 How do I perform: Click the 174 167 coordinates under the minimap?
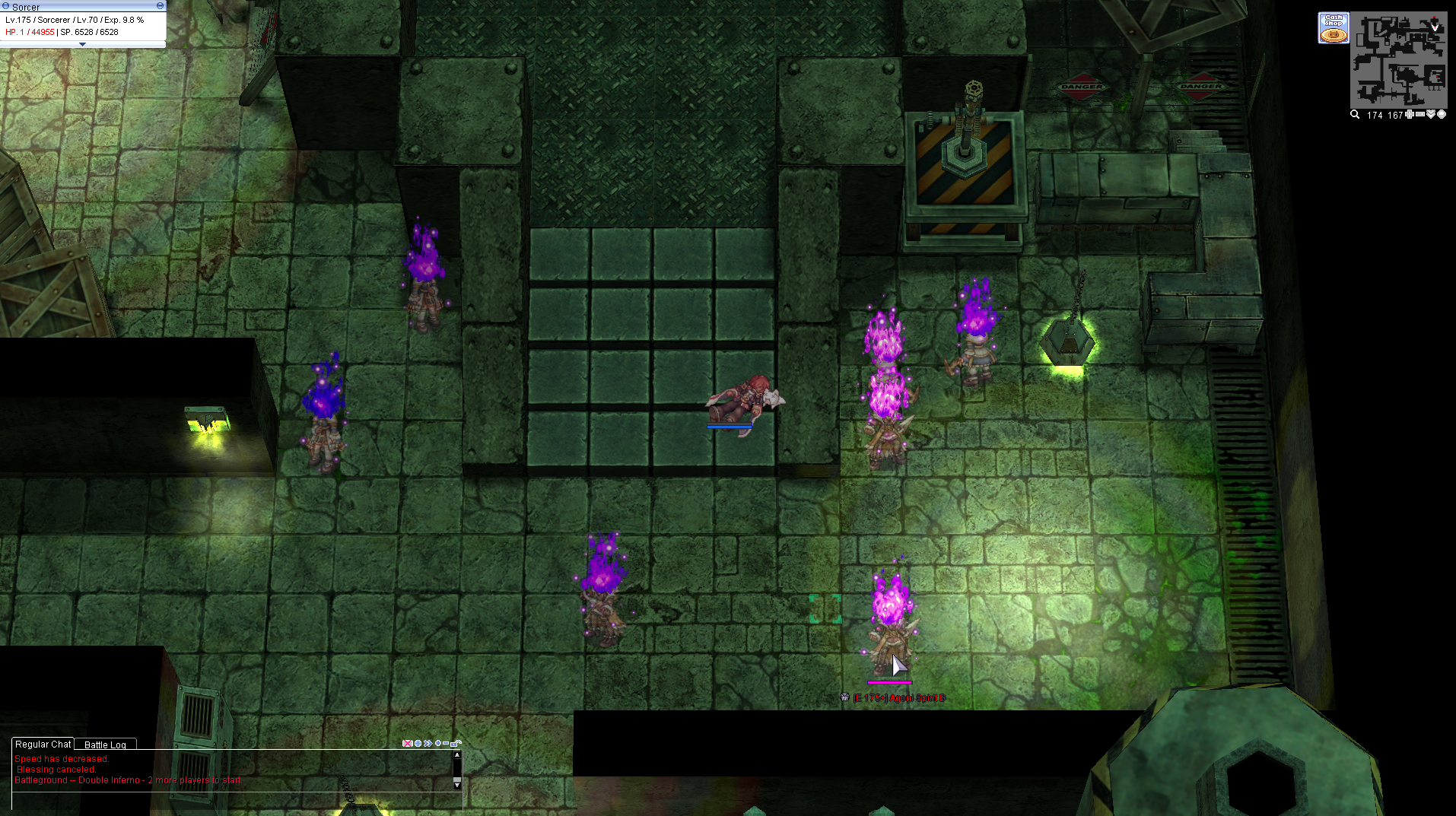(x=1384, y=115)
